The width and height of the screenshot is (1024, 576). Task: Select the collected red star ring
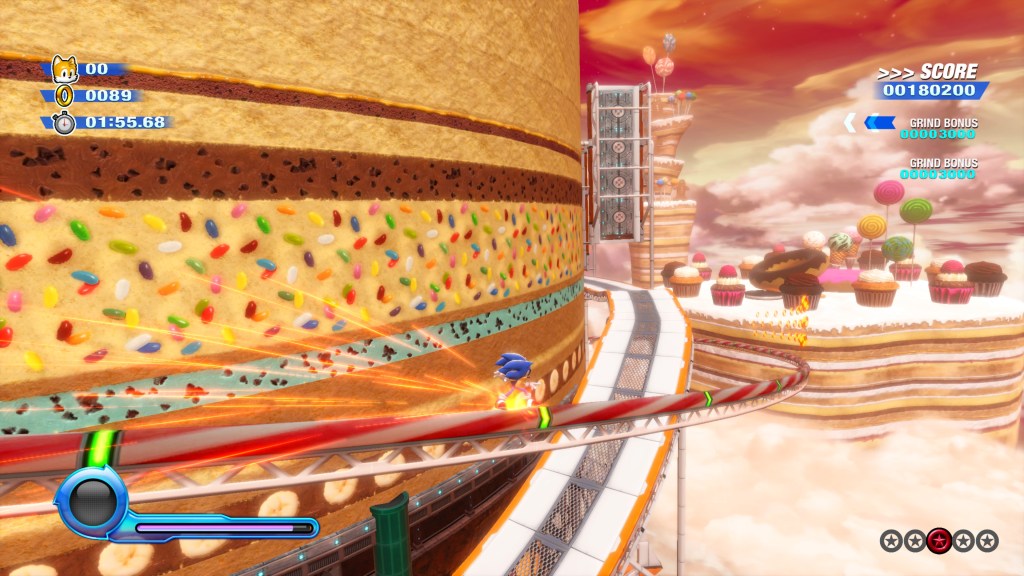939,541
